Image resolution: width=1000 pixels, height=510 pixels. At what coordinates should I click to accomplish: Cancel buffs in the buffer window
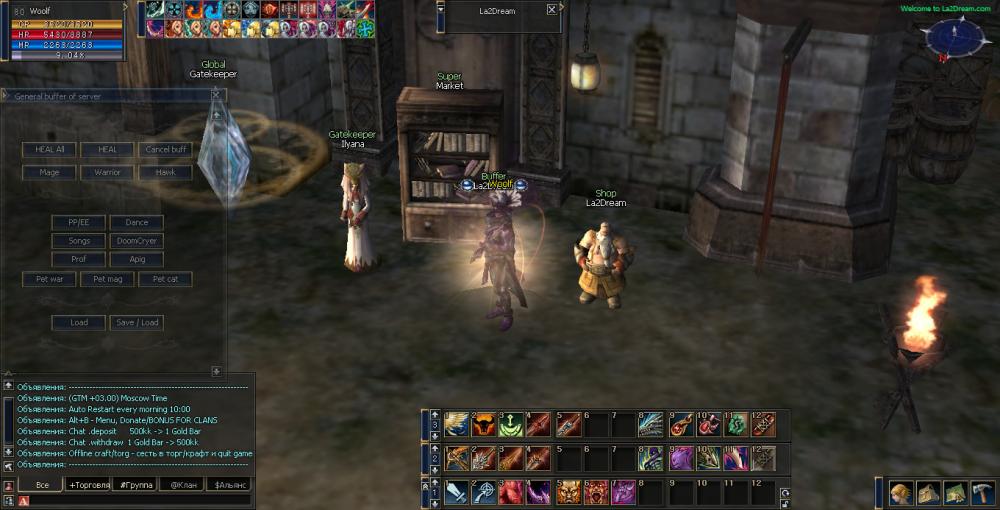(165, 149)
